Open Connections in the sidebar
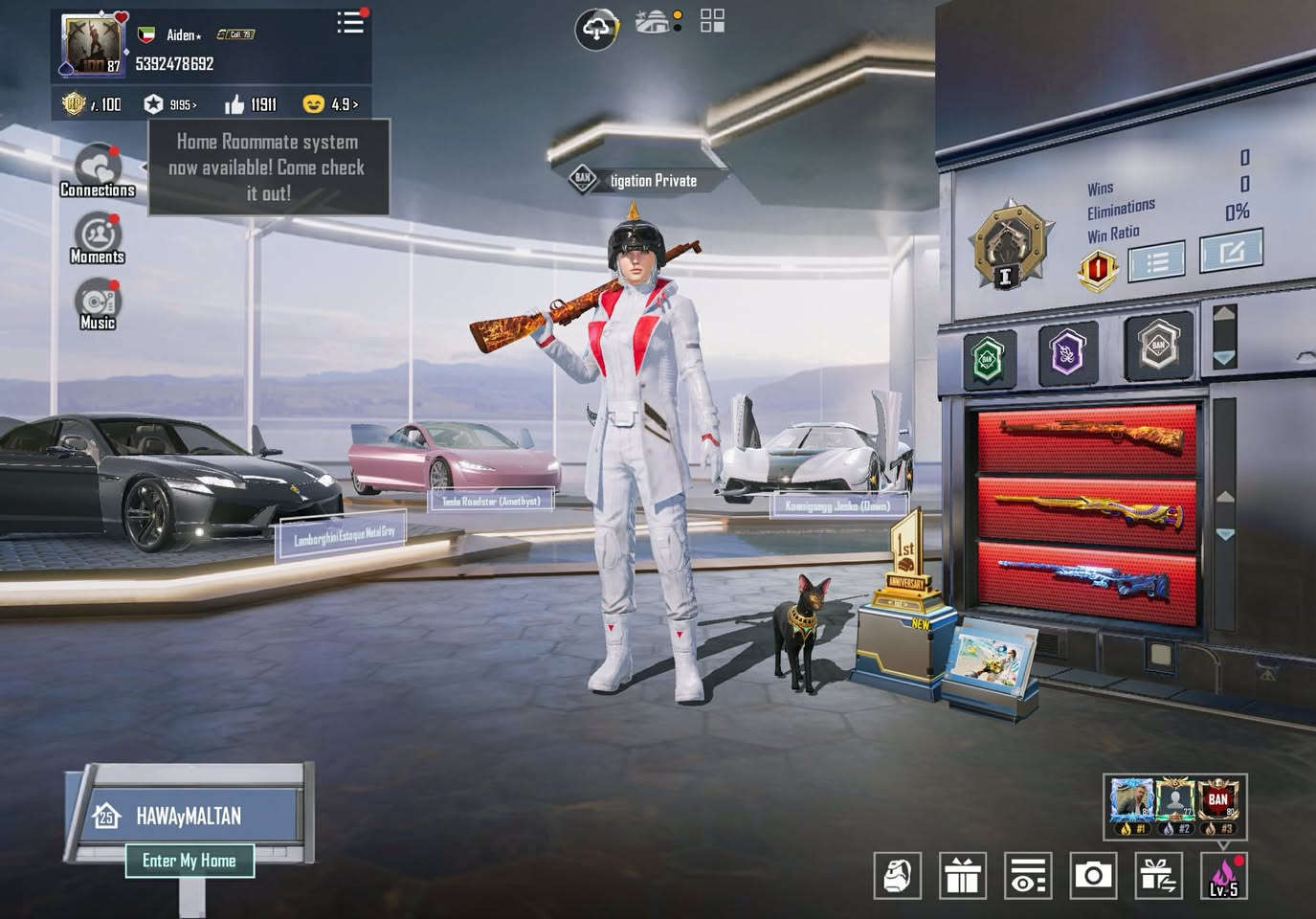This screenshot has height=919, width=1316. 97,168
